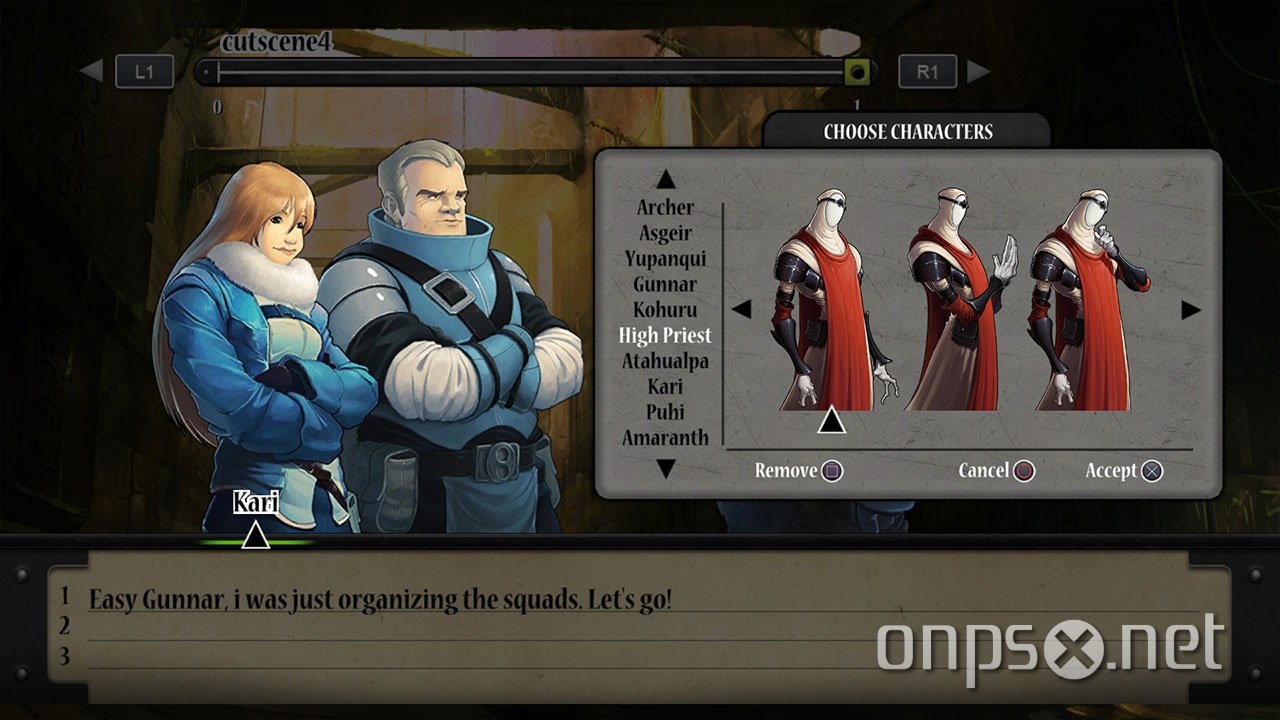Choose Asgeir in the character list
Viewport: 1280px width, 720px height.
pos(665,233)
